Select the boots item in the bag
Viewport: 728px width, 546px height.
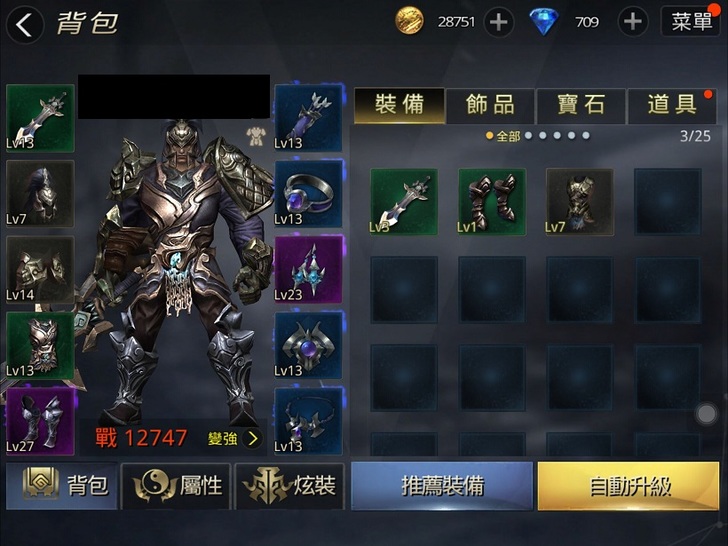point(492,201)
